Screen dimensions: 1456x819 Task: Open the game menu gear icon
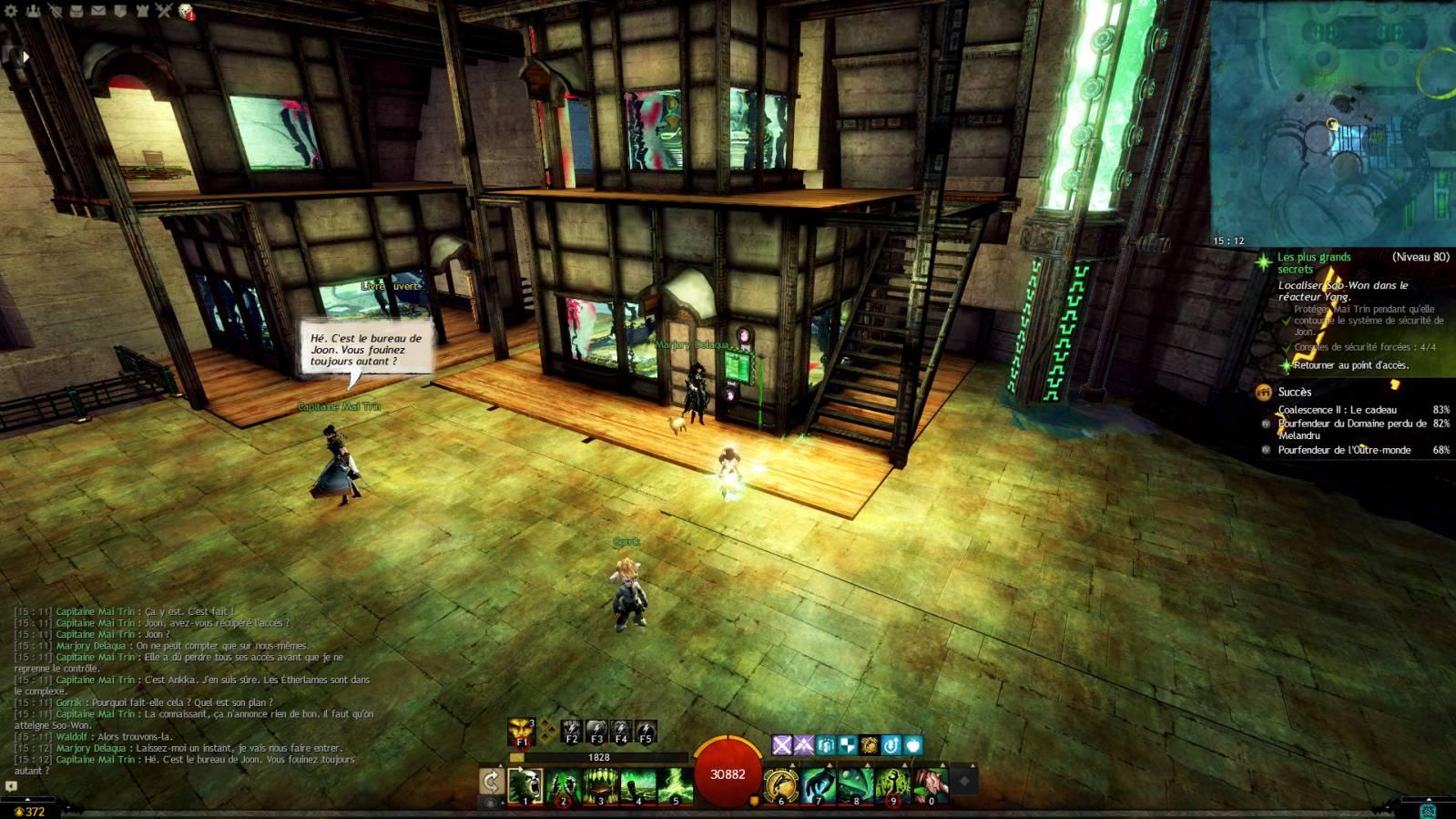(11, 11)
